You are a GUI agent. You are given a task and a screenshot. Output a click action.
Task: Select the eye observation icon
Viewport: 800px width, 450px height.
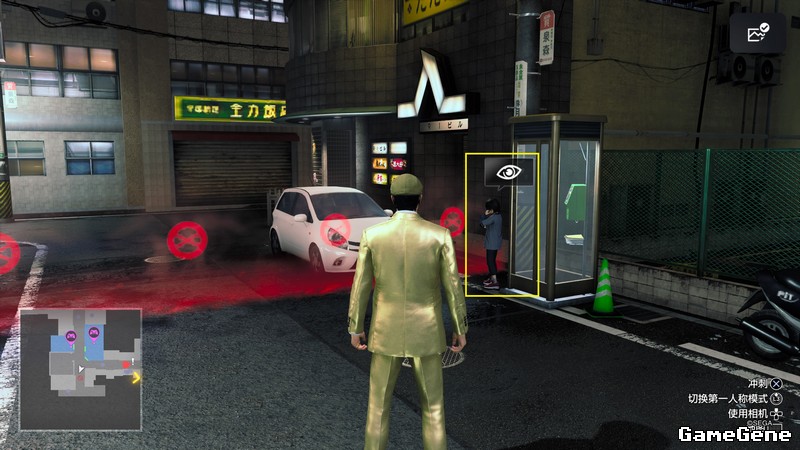tap(509, 171)
